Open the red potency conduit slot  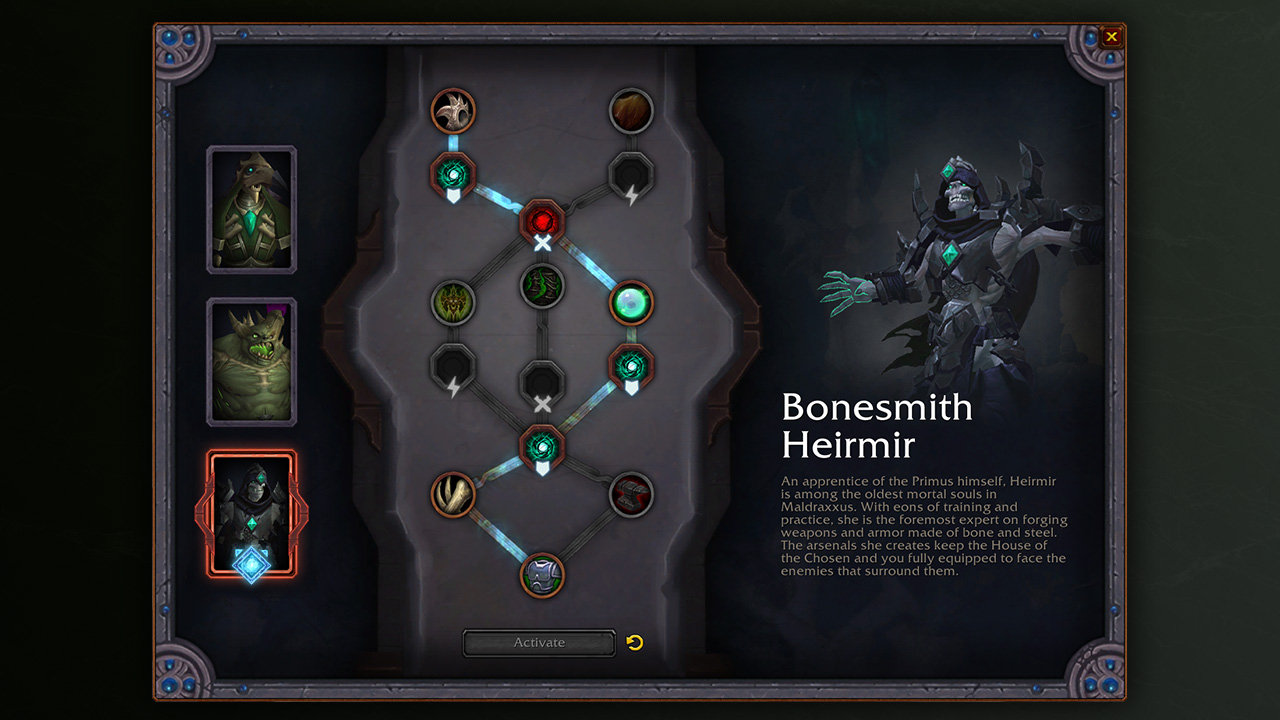coord(542,220)
